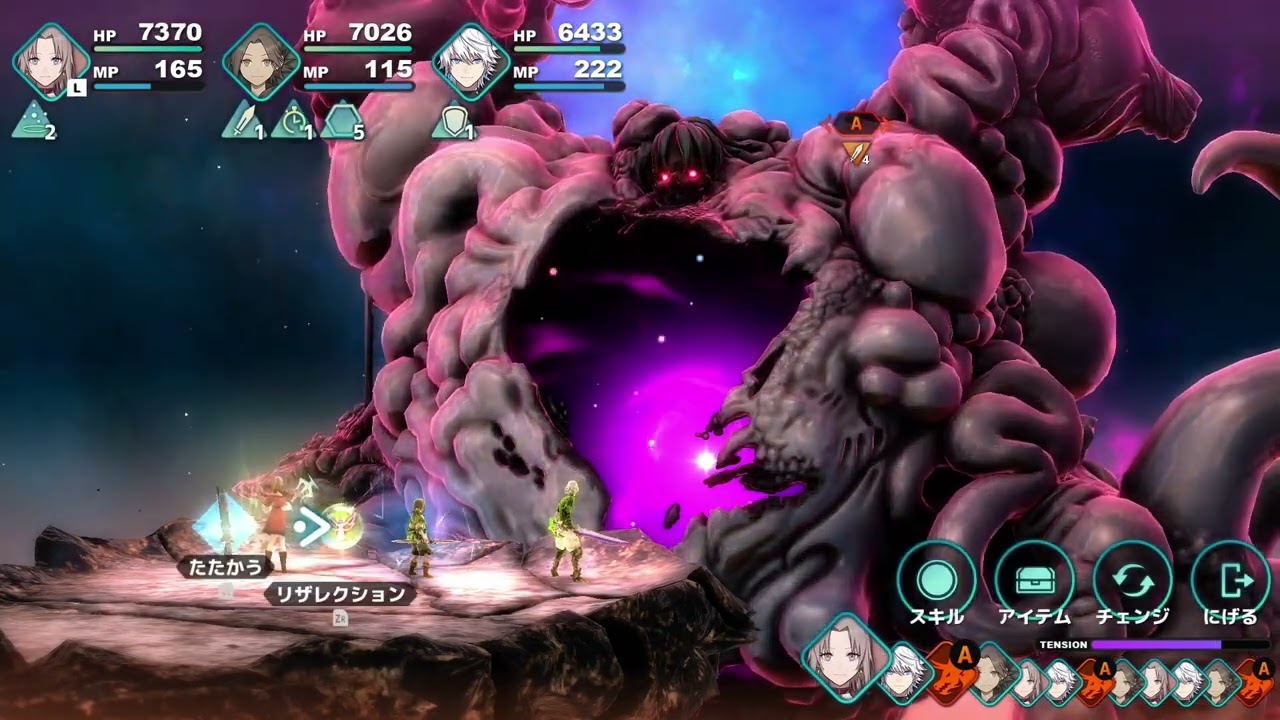This screenshot has width=1280, height=720.
Task: Activate the glowing green resurrection orb icon
Action: (x=341, y=525)
